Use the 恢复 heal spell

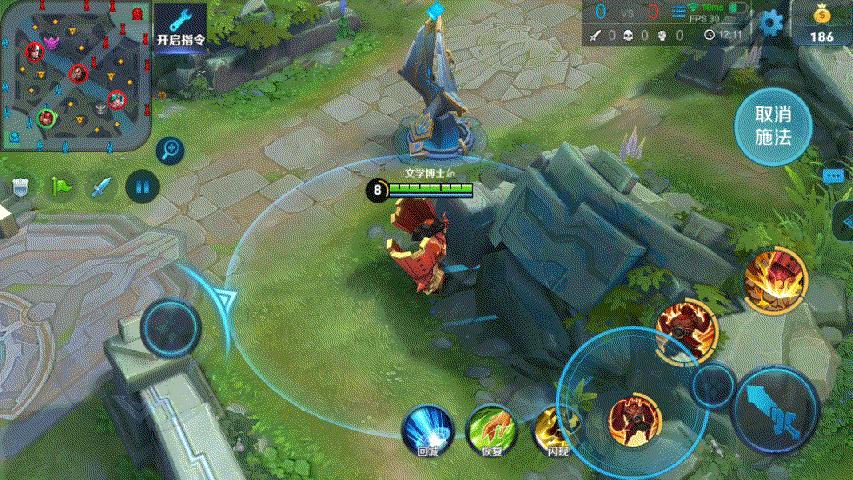pyautogui.click(x=490, y=431)
